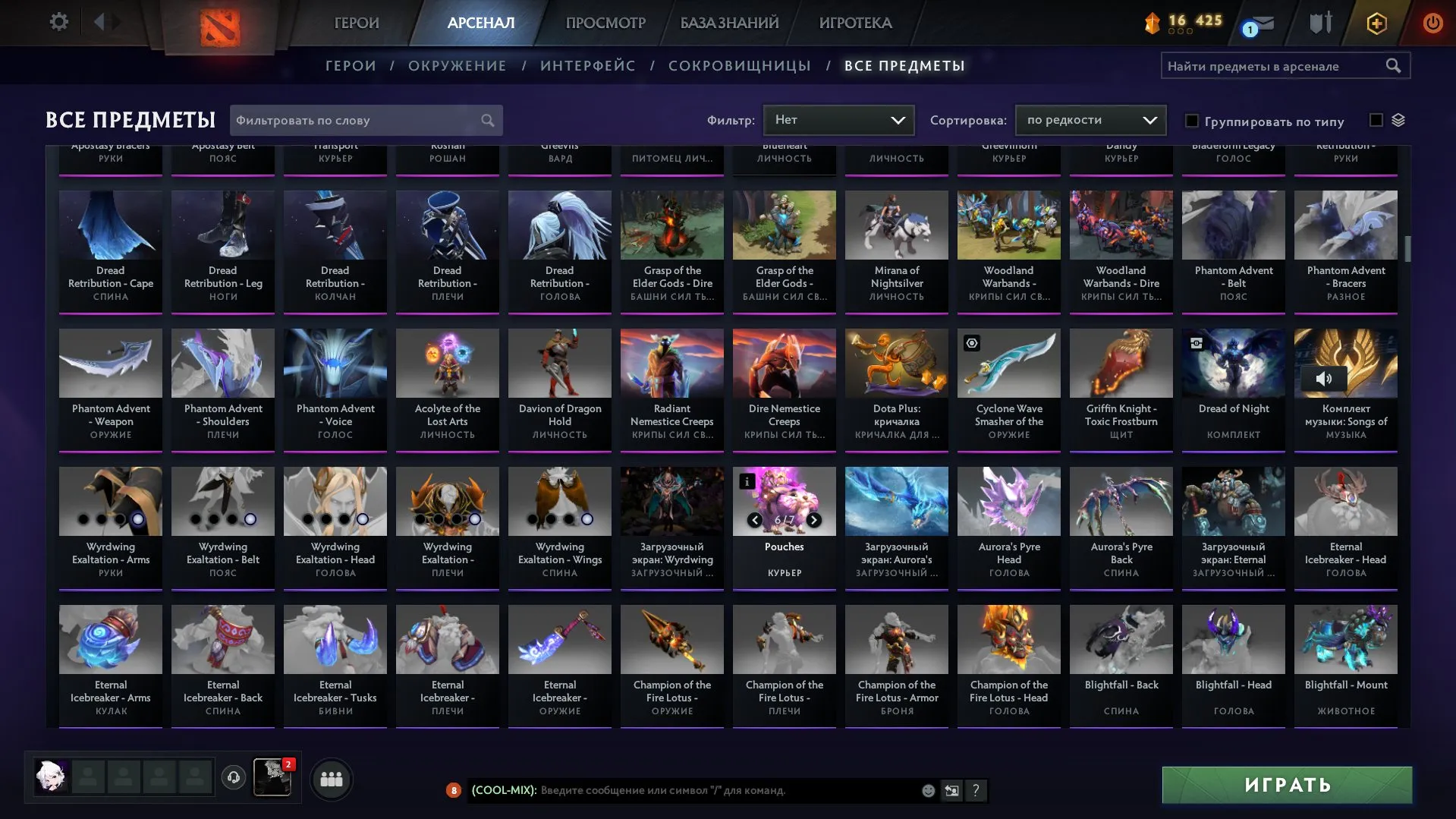Screen dimensions: 1456x819
Task: Open voice chat headset icon
Action: (233, 777)
